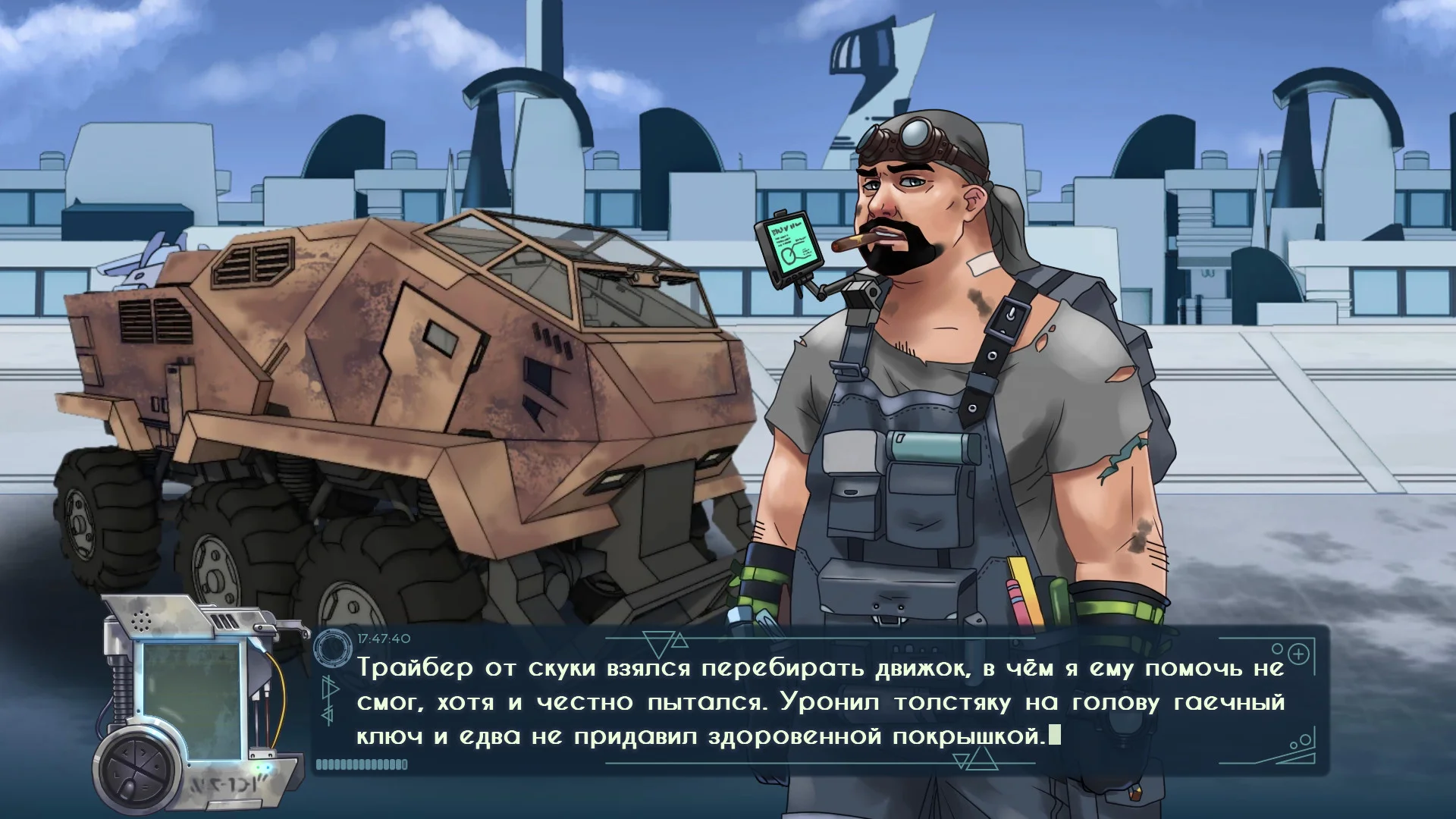Click the segmented progress bar below the dialogue
The height and width of the screenshot is (819, 1456).
point(364,763)
